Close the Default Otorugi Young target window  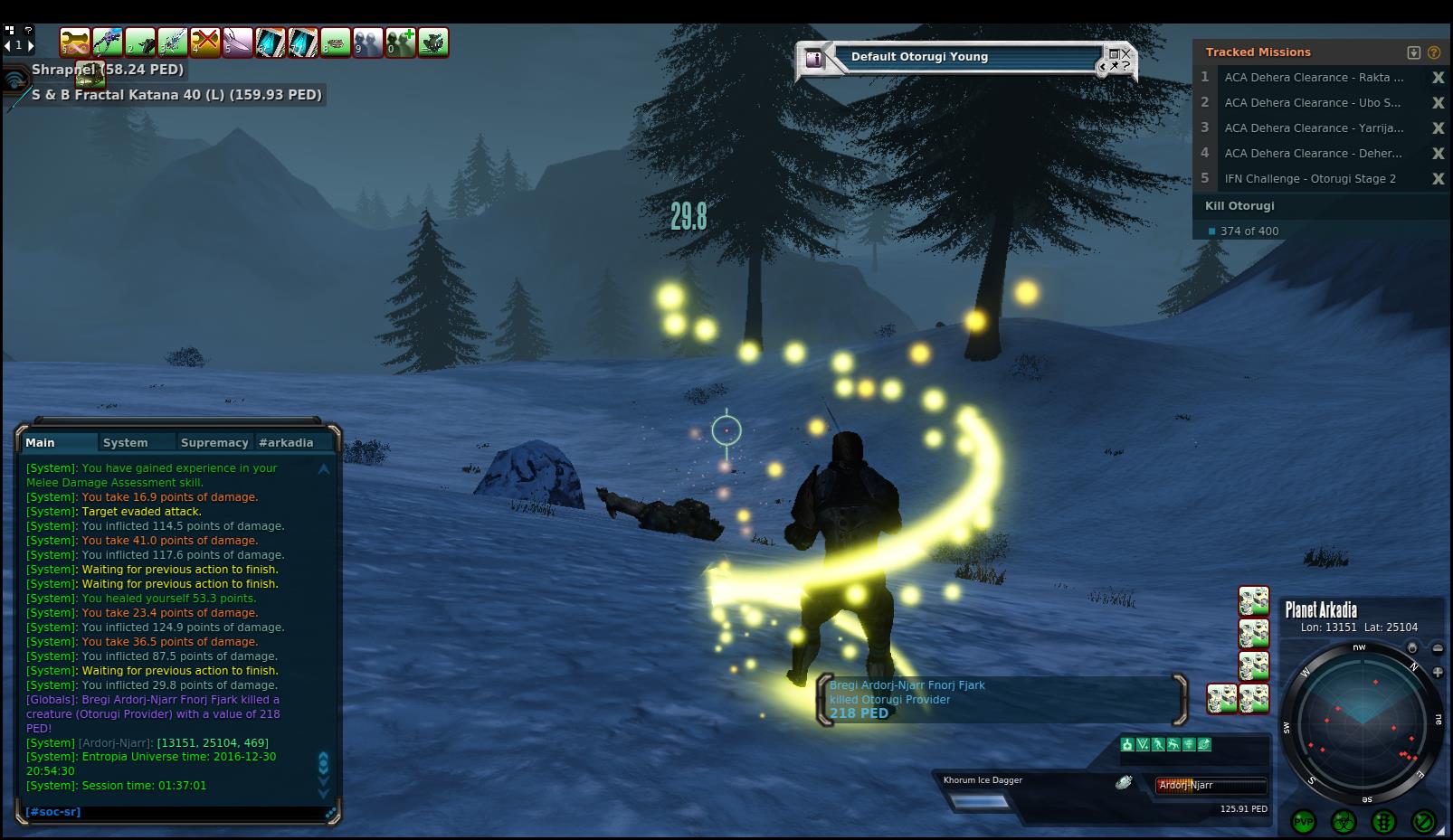tap(1125, 54)
